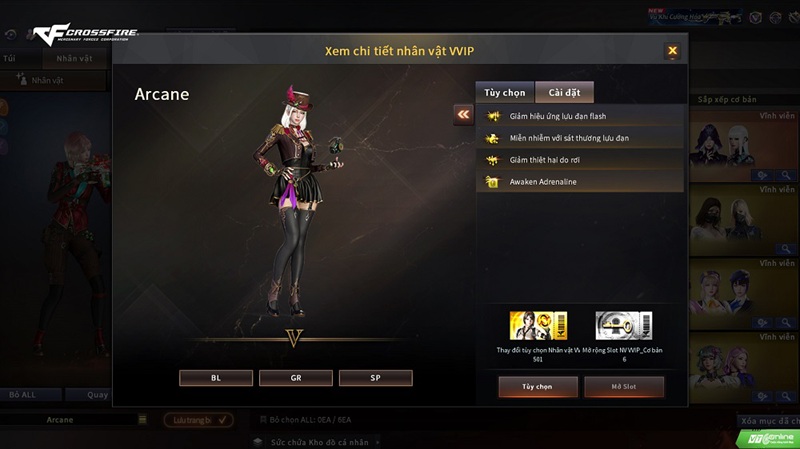The image size is (800, 449).
Task: Click the Mở Slot button
Action: click(624, 385)
